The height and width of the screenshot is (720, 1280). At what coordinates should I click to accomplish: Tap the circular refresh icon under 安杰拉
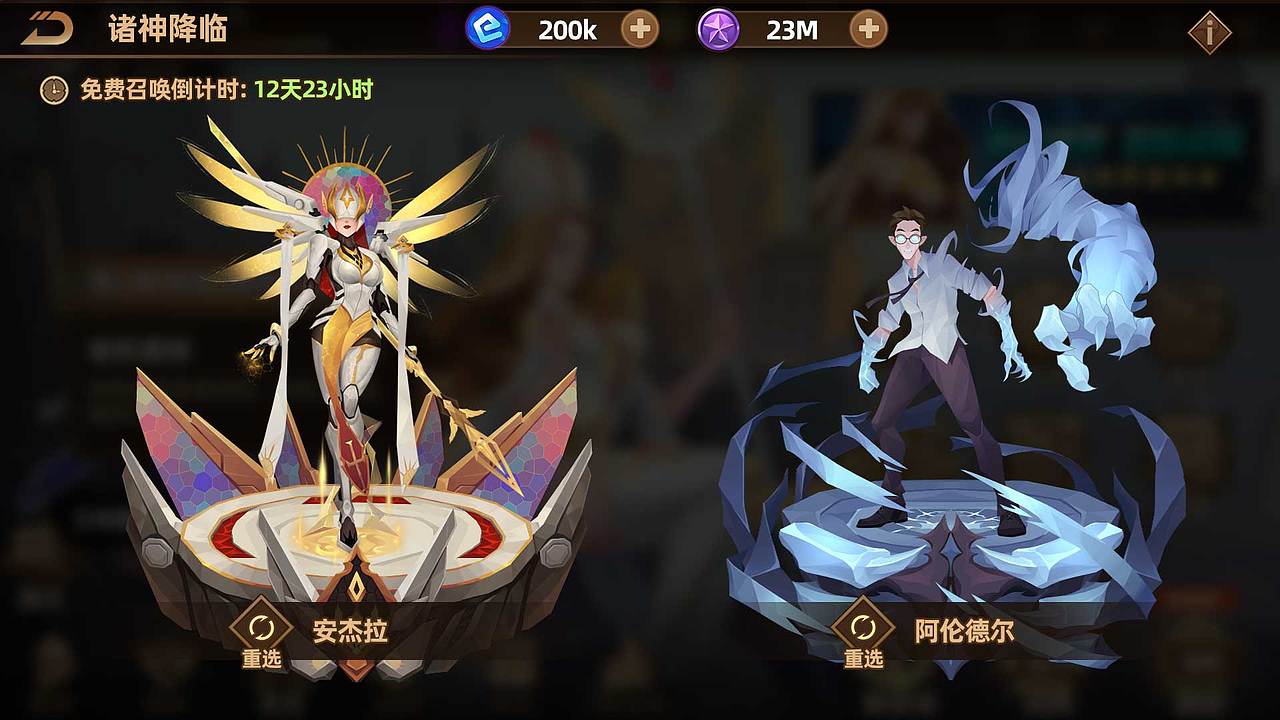point(261,628)
